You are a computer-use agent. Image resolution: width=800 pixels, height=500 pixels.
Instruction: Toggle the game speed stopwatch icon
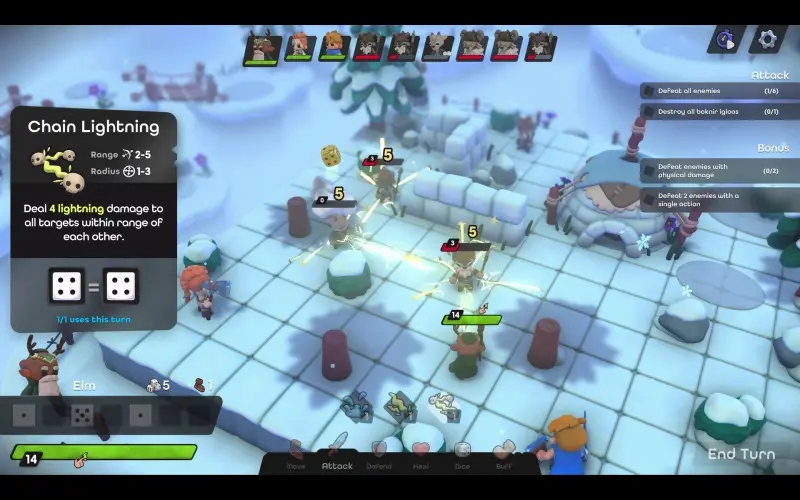(727, 39)
